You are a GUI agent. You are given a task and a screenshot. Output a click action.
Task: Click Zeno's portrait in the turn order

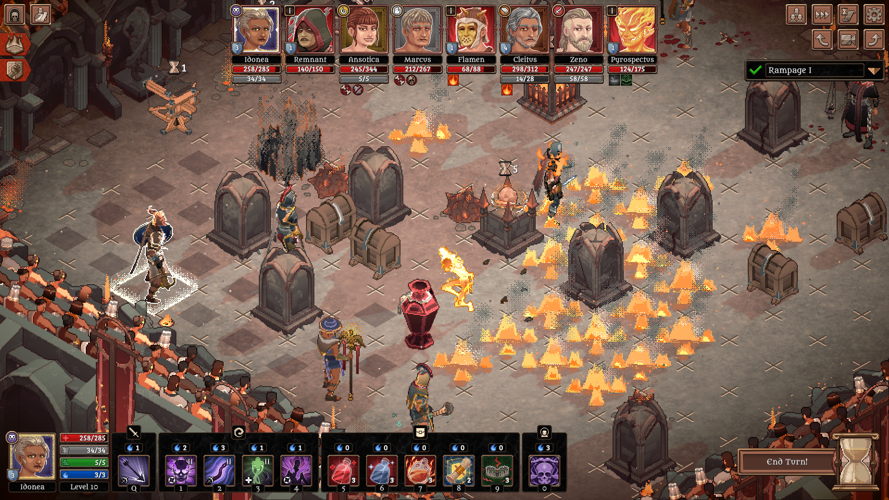[579, 29]
